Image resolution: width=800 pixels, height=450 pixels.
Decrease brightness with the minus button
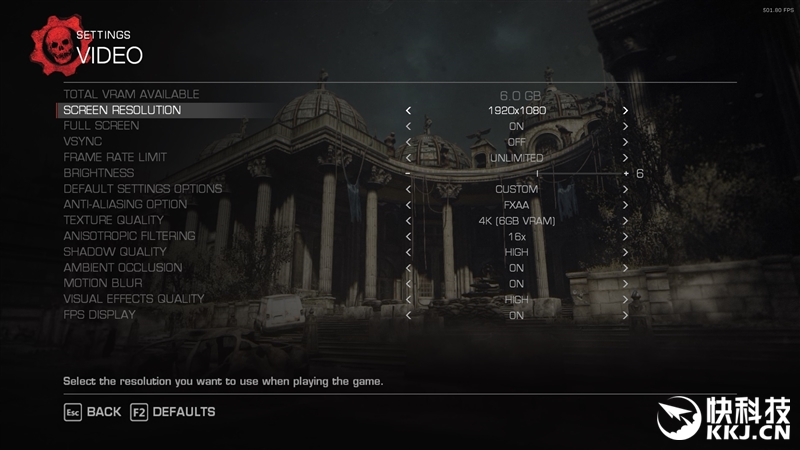click(x=408, y=173)
